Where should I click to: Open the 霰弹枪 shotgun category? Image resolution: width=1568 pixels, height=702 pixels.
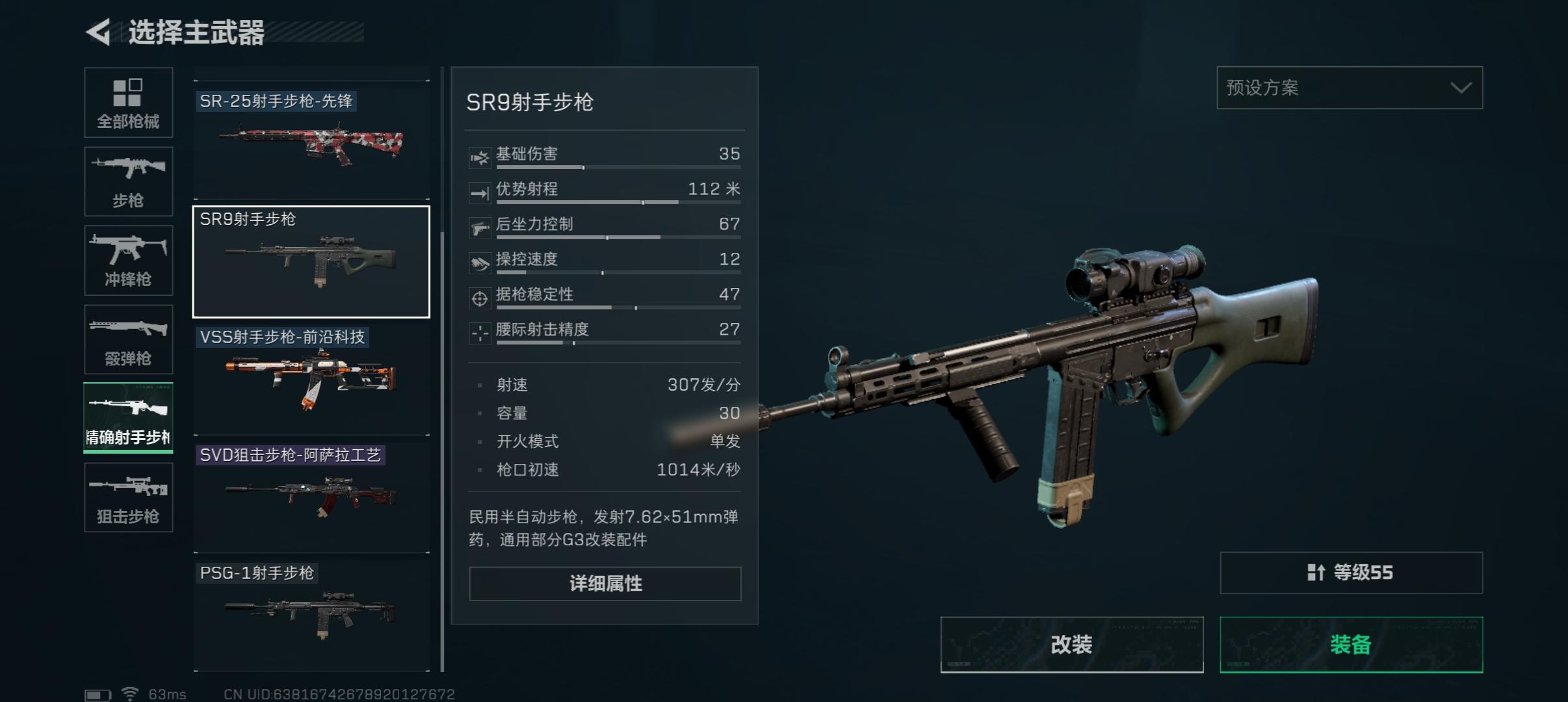tap(129, 339)
